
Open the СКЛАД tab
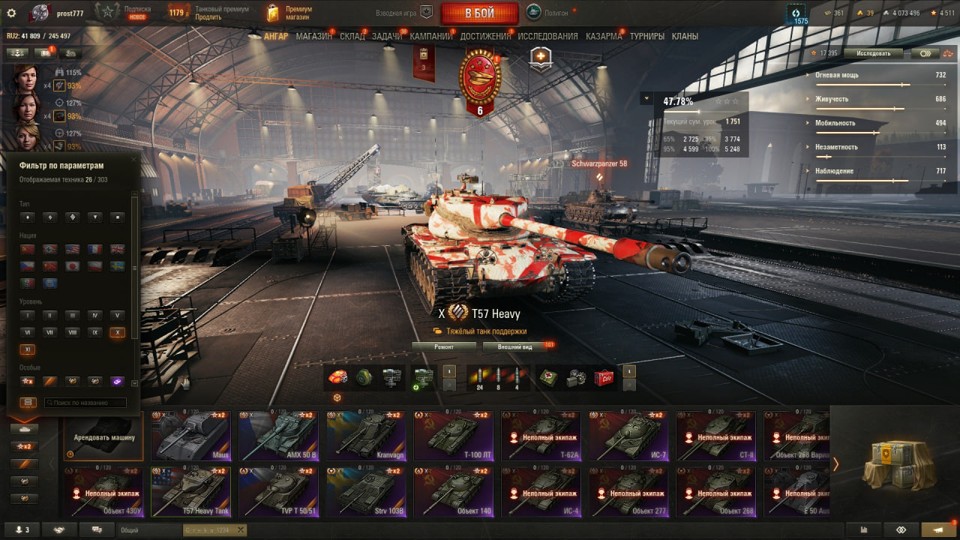[x=352, y=36]
